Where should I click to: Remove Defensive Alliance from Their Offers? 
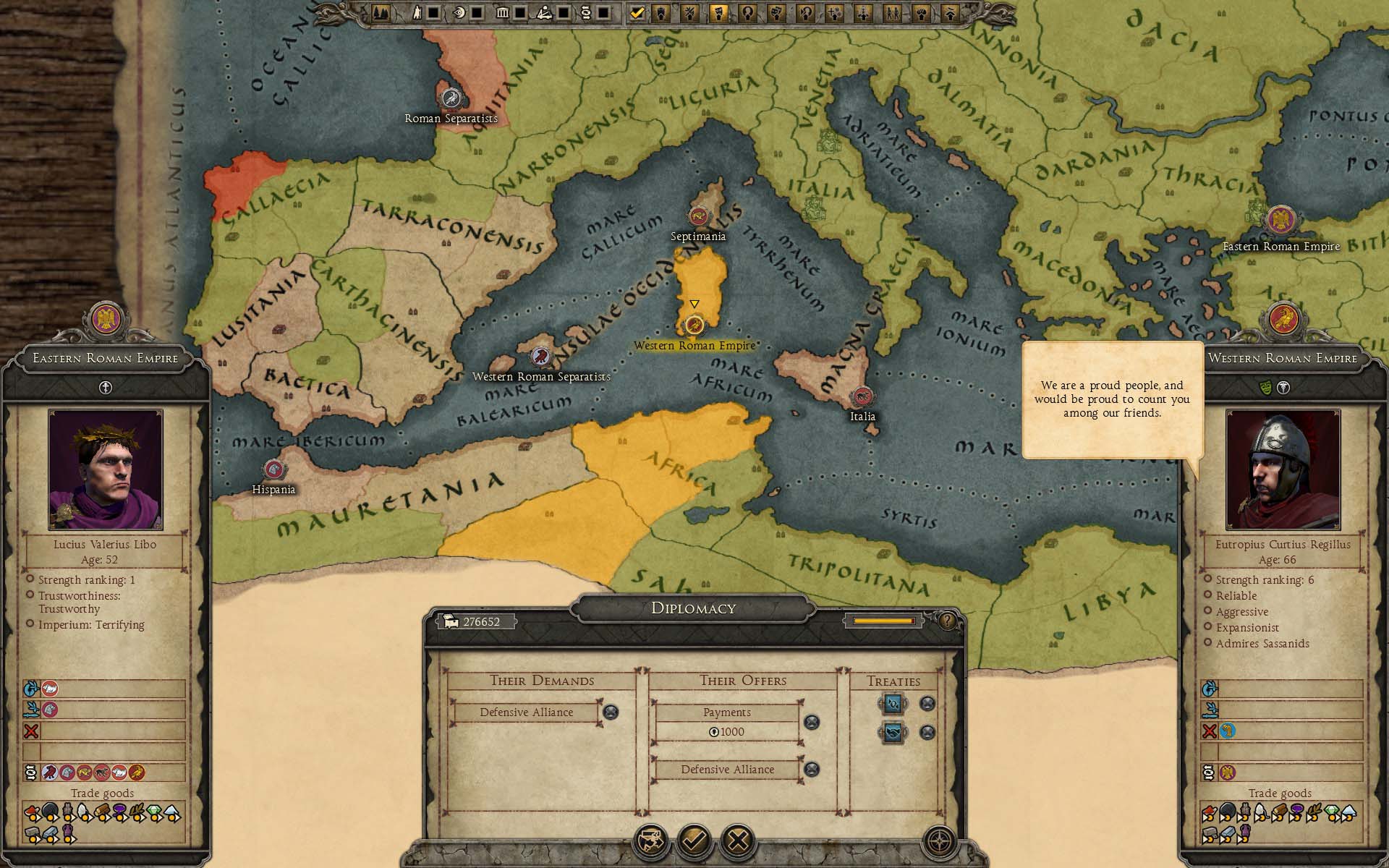tap(812, 770)
